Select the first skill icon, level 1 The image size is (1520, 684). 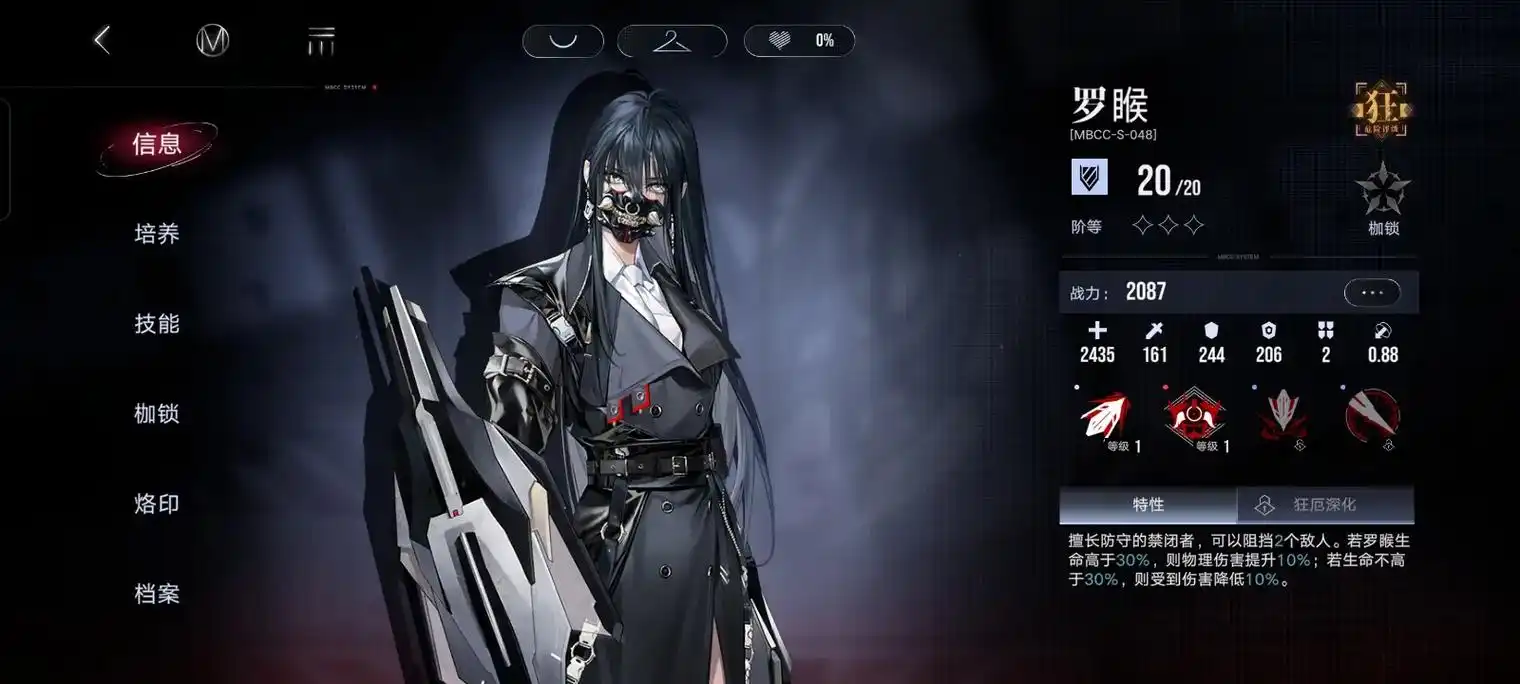[1105, 416]
